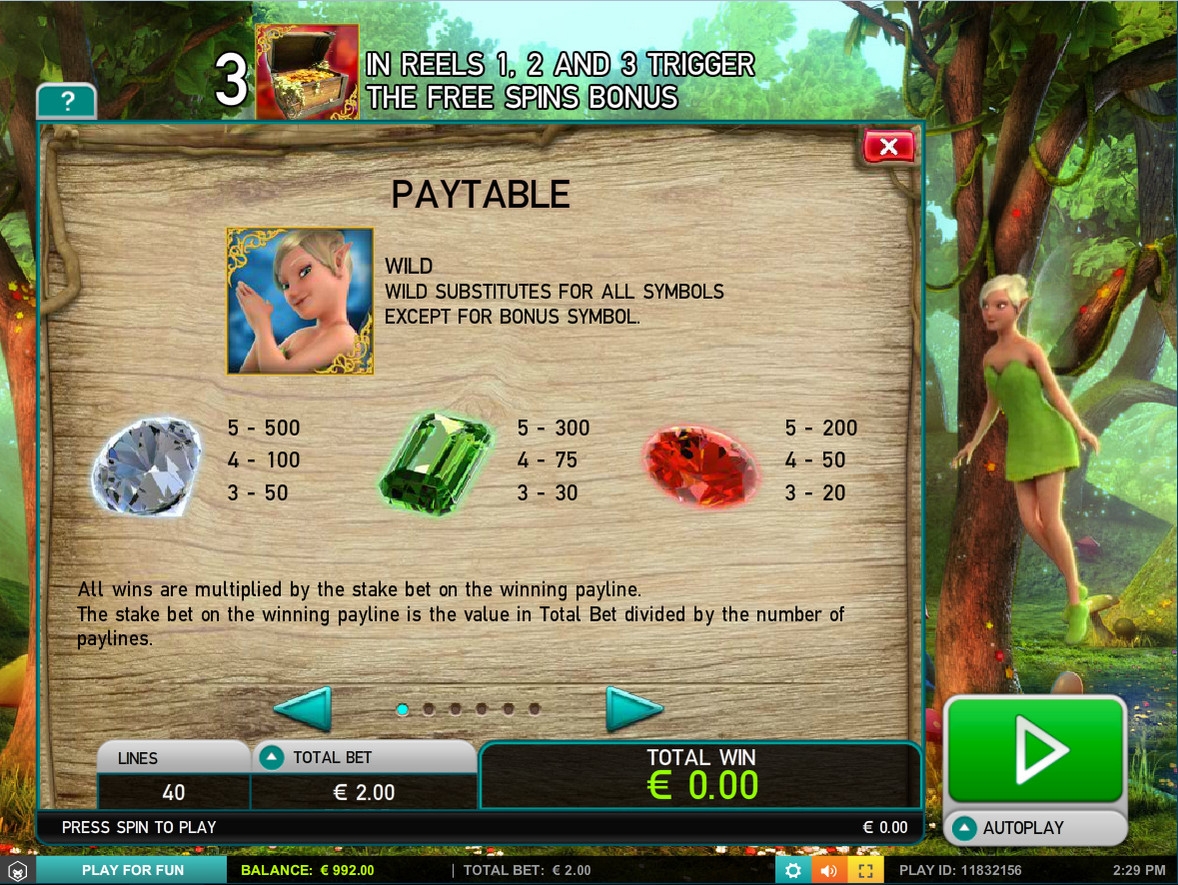The height and width of the screenshot is (885, 1178).
Task: Go to the previous paytable page
Action: click(x=302, y=710)
